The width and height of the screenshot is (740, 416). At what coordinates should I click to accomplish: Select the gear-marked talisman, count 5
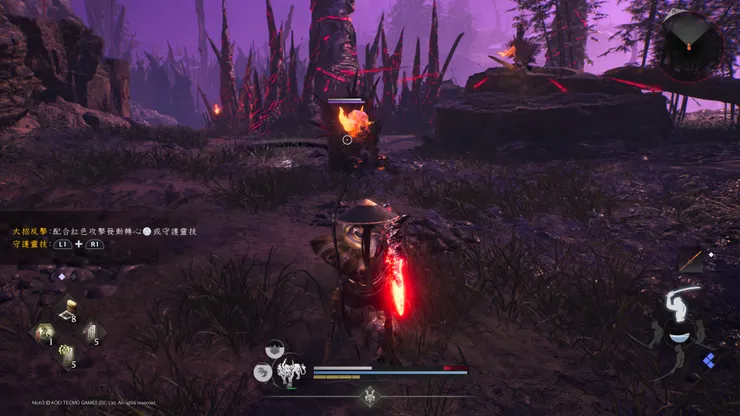click(x=68, y=355)
